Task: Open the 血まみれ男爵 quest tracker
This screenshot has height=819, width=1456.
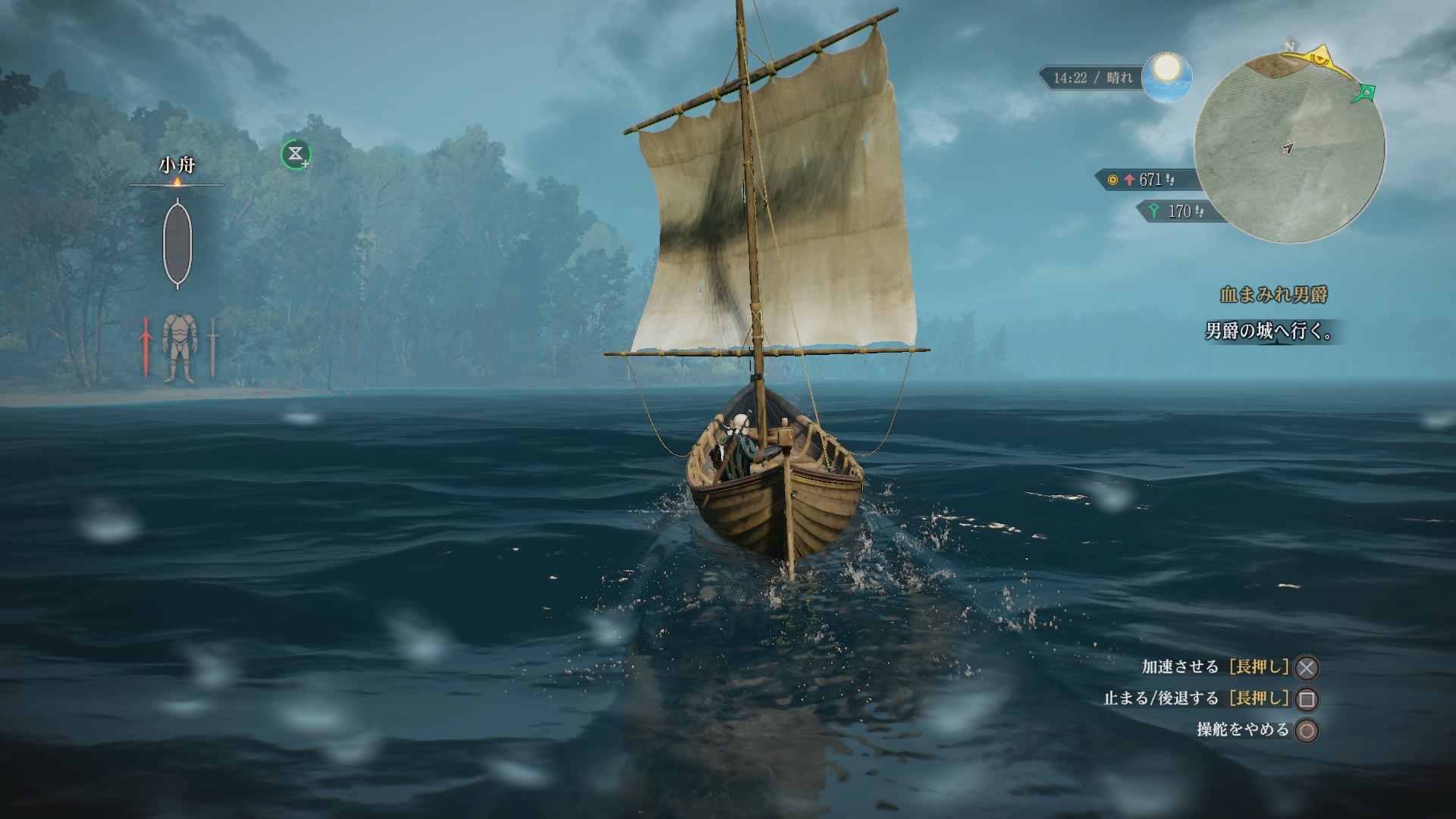Action: coord(1273,294)
